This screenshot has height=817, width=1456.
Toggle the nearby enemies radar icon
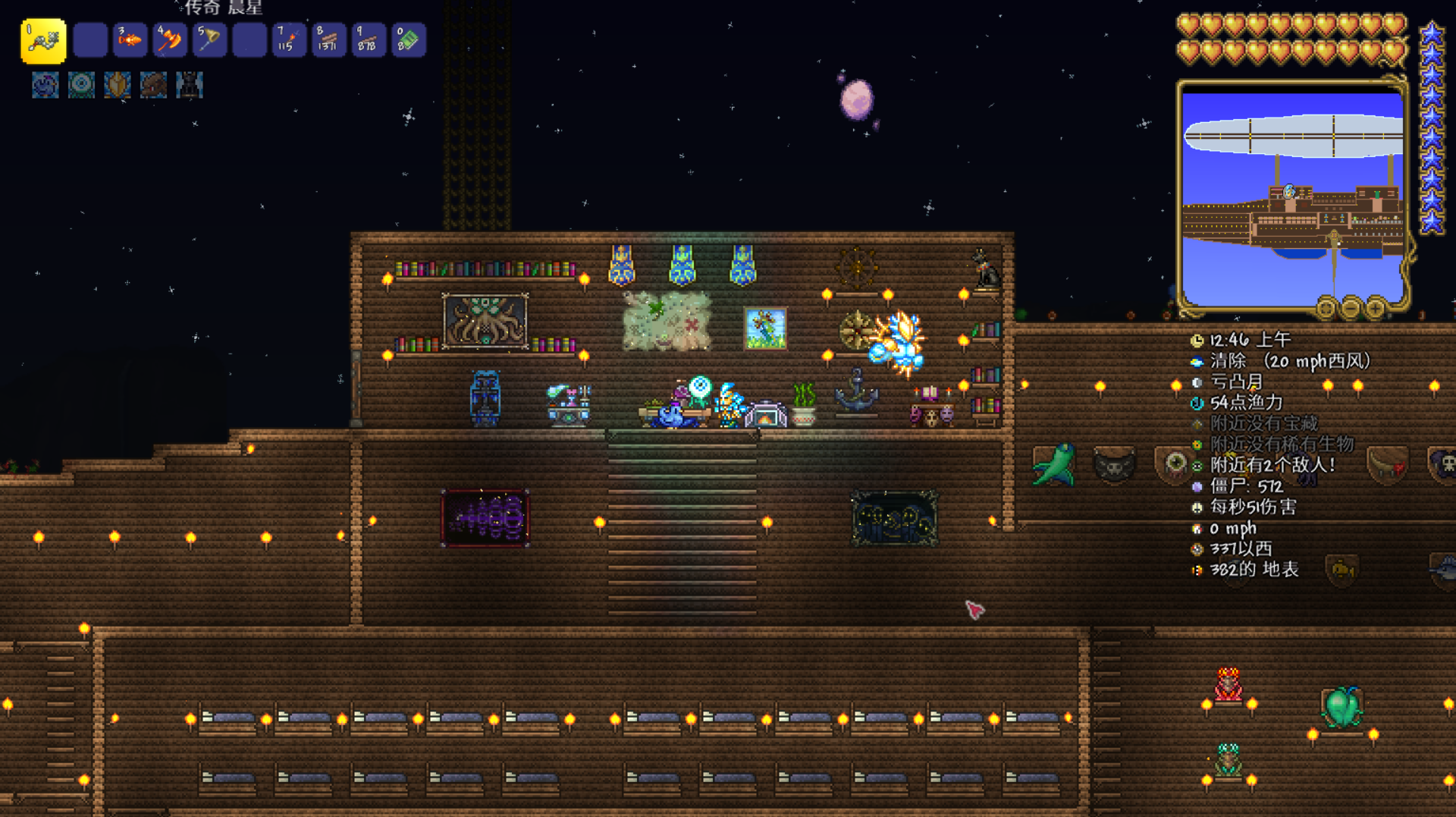click(x=1197, y=466)
